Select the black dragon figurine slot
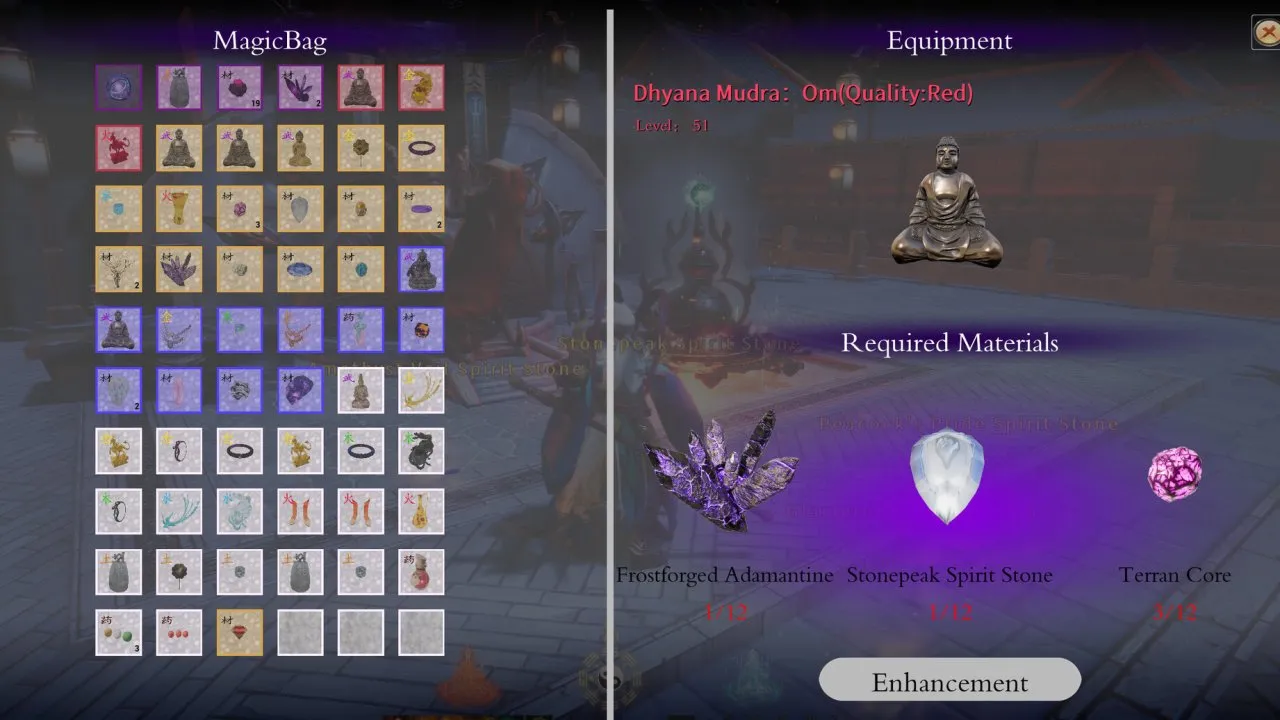Screen dimensions: 1280x720 [x=421, y=451]
